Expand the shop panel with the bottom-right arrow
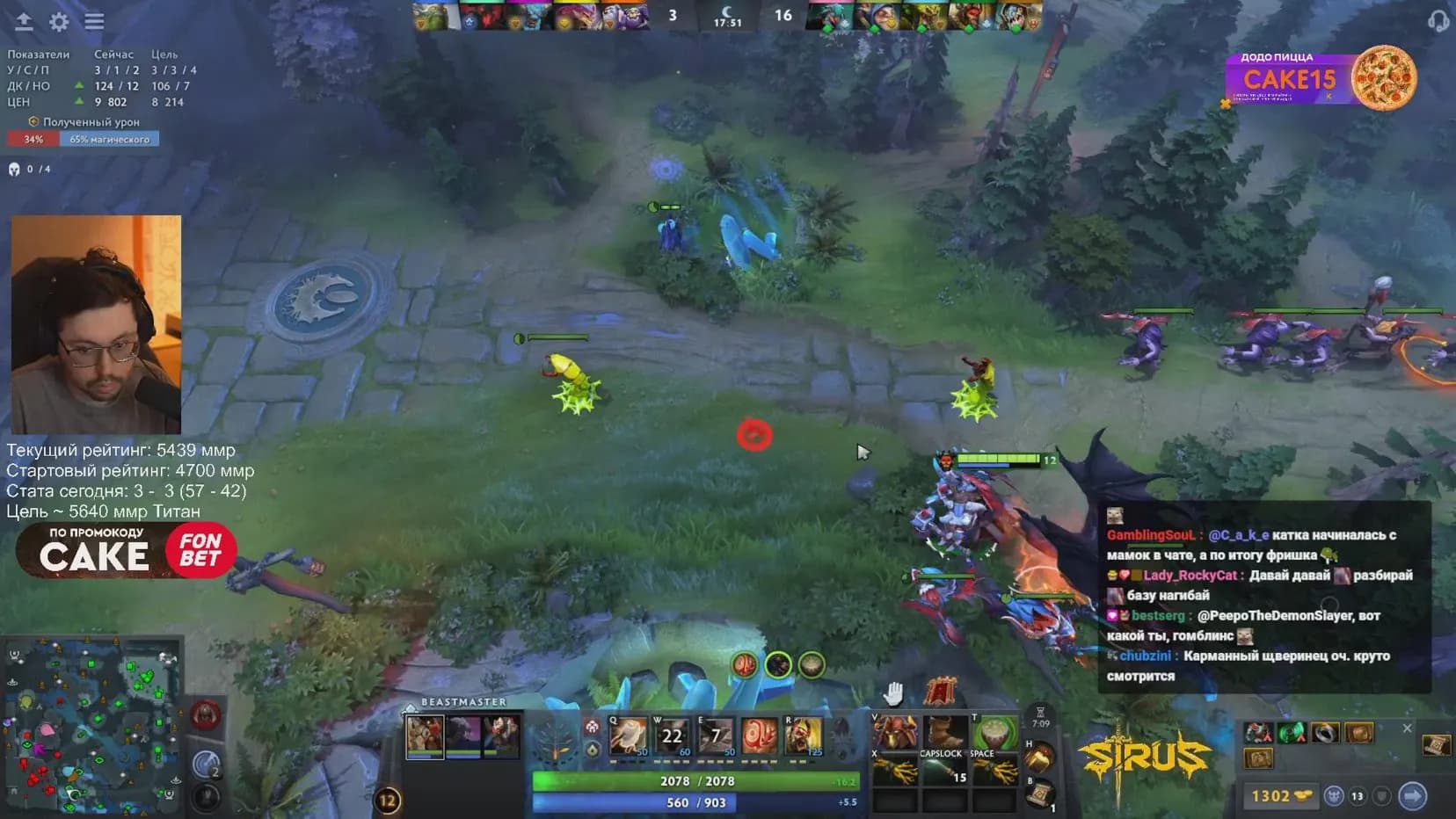 pyautogui.click(x=1413, y=795)
